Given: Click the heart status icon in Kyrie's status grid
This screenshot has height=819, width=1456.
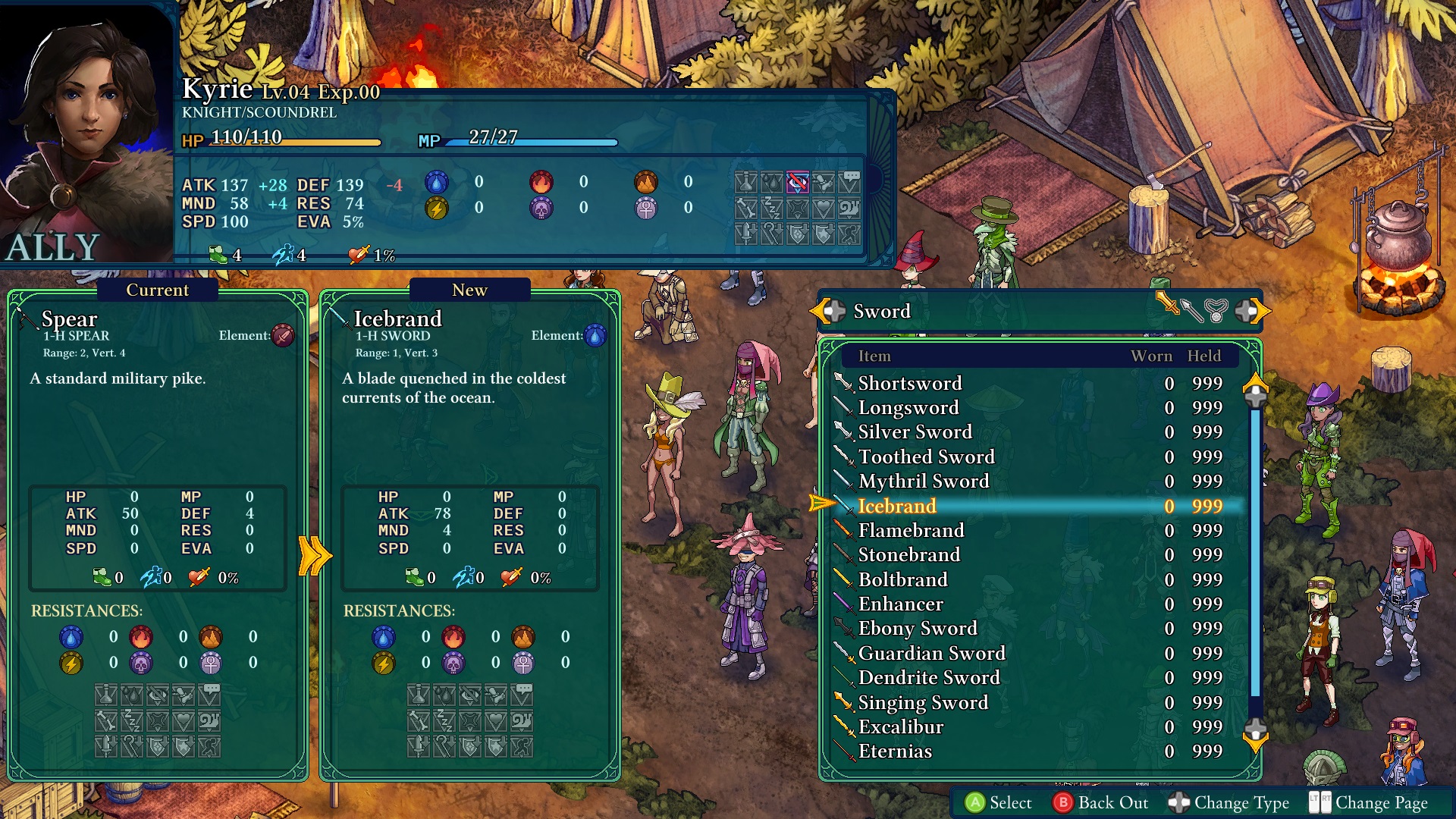Looking at the screenshot, I should point(824,208).
